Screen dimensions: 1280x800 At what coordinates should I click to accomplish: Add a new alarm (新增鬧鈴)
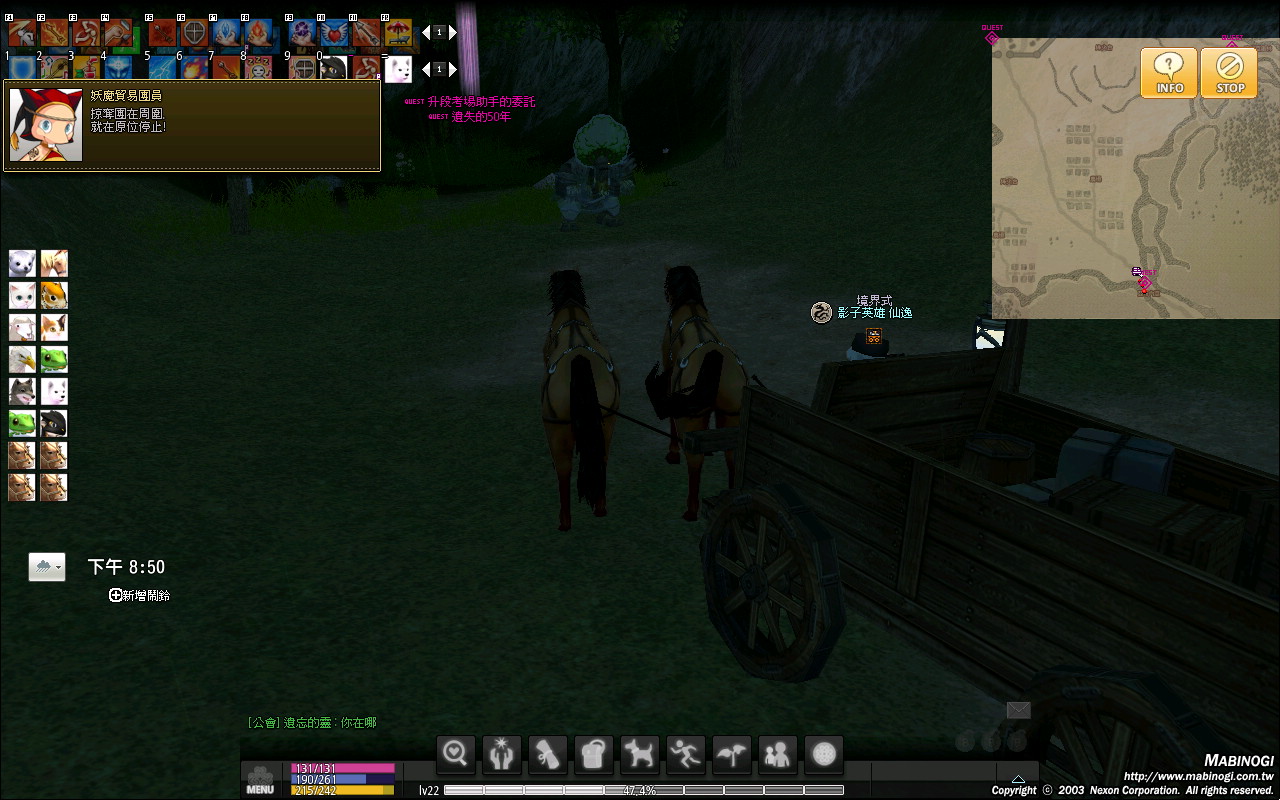pos(140,595)
